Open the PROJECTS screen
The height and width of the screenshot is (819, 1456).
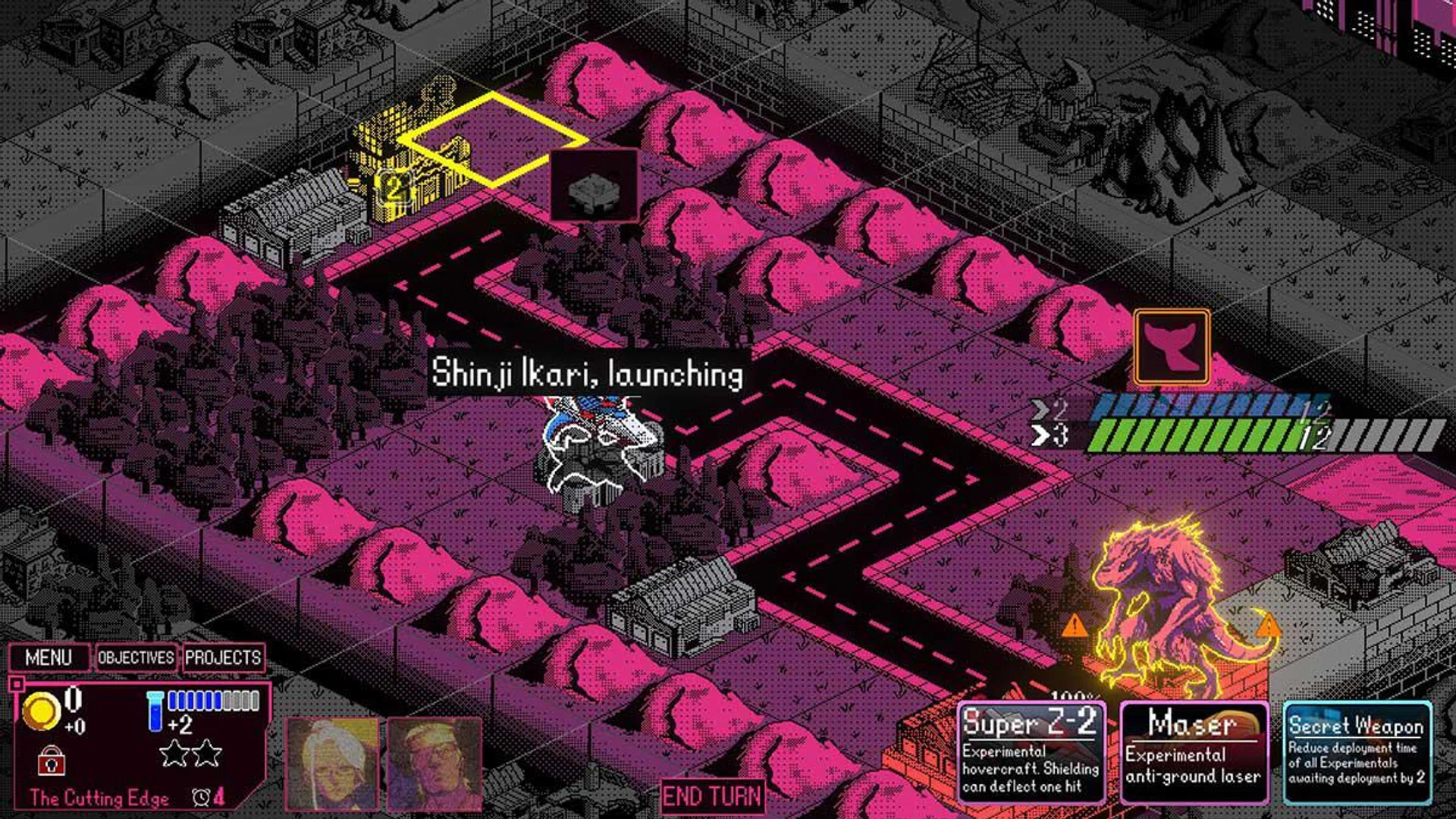pos(223,657)
